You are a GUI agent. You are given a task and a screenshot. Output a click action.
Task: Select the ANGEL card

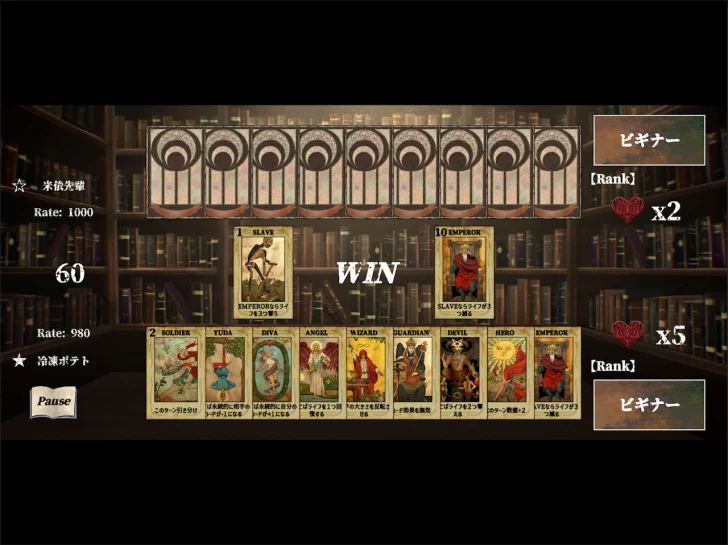318,371
